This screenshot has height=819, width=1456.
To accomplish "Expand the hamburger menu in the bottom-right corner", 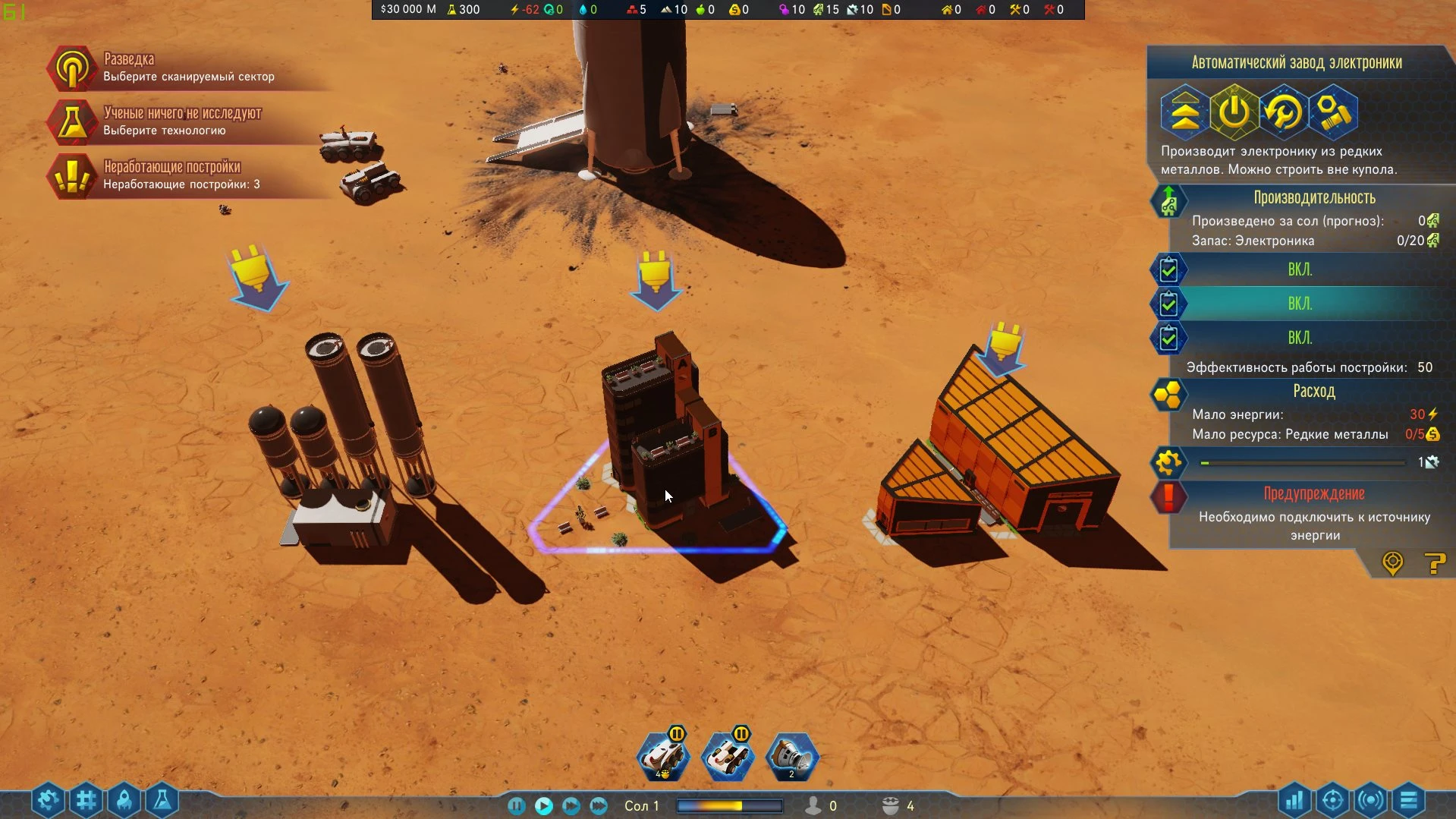I will (x=1409, y=800).
